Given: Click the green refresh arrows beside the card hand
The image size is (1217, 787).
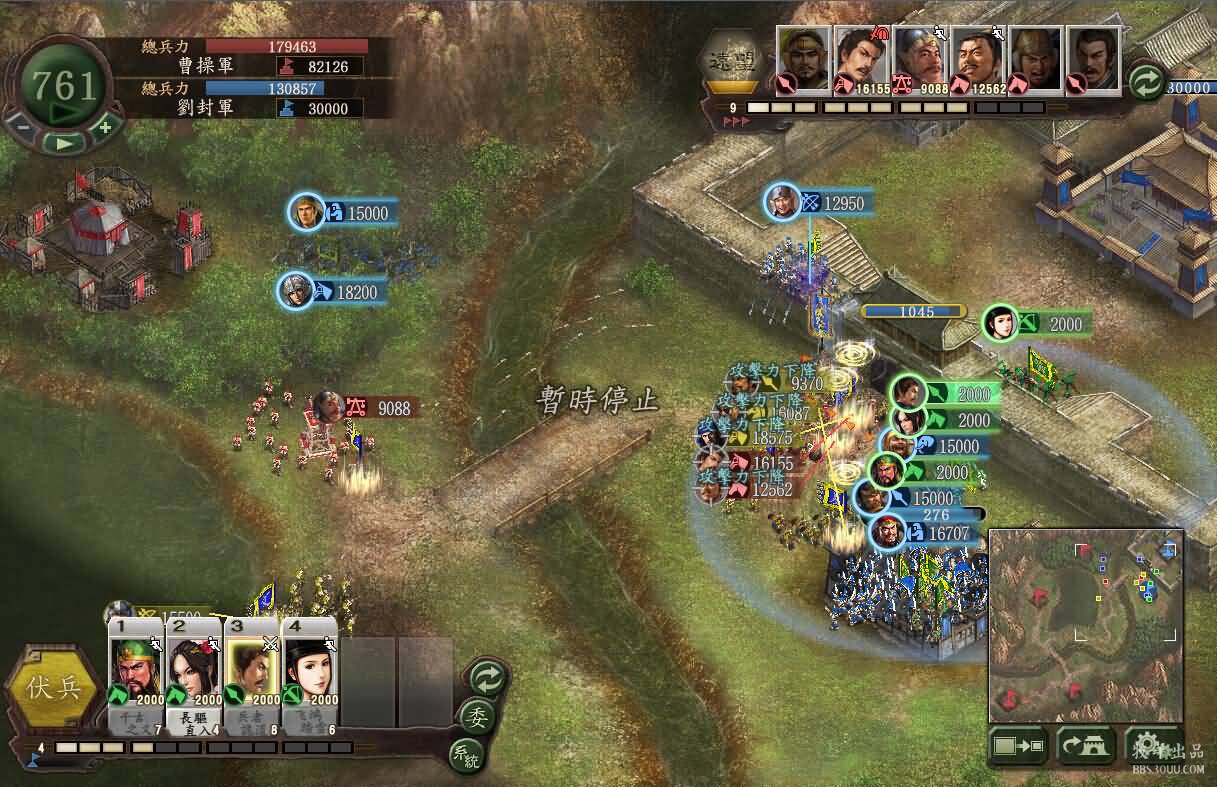Looking at the screenshot, I should click(486, 678).
